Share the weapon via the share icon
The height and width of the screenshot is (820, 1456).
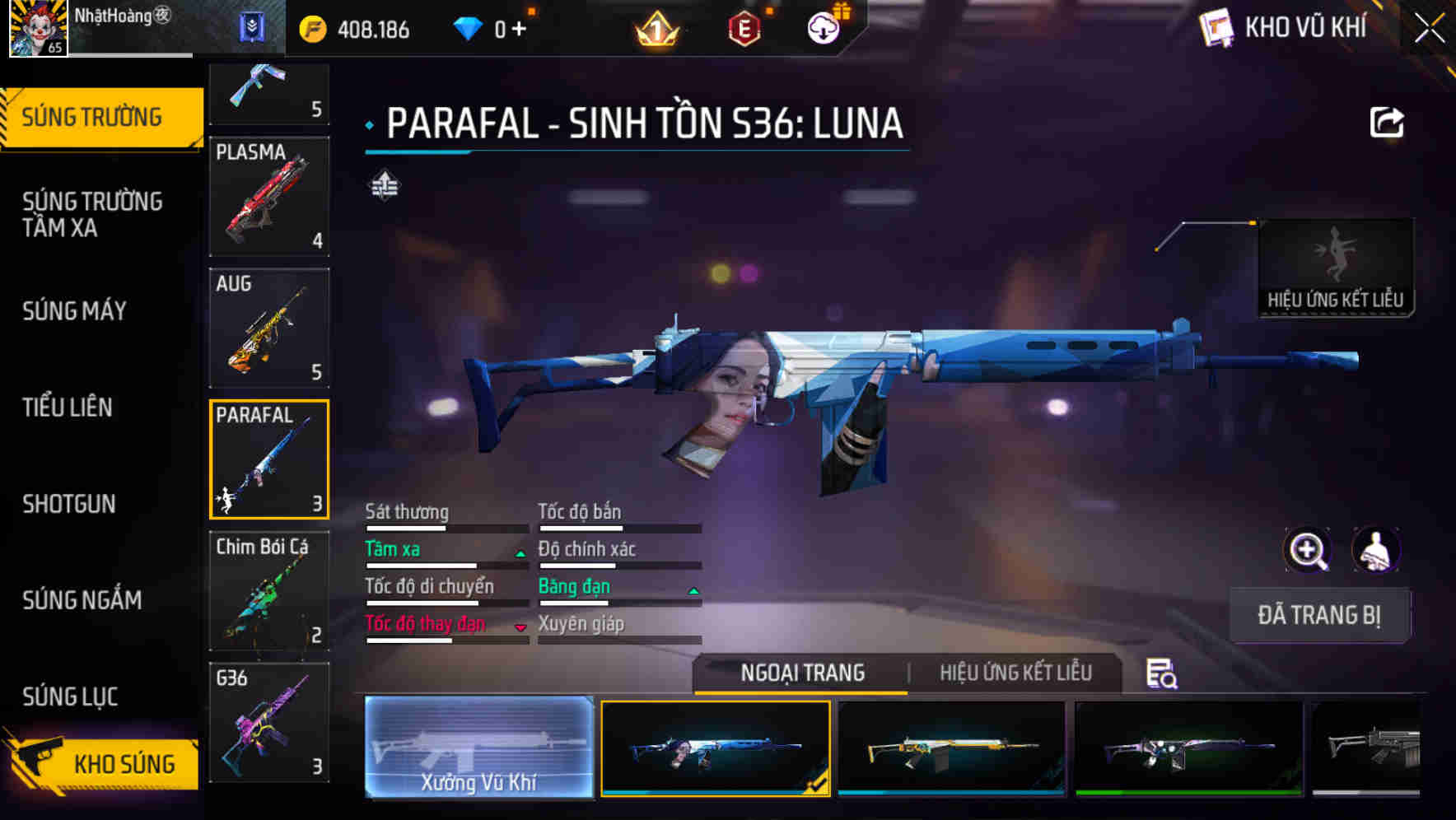[1388, 122]
